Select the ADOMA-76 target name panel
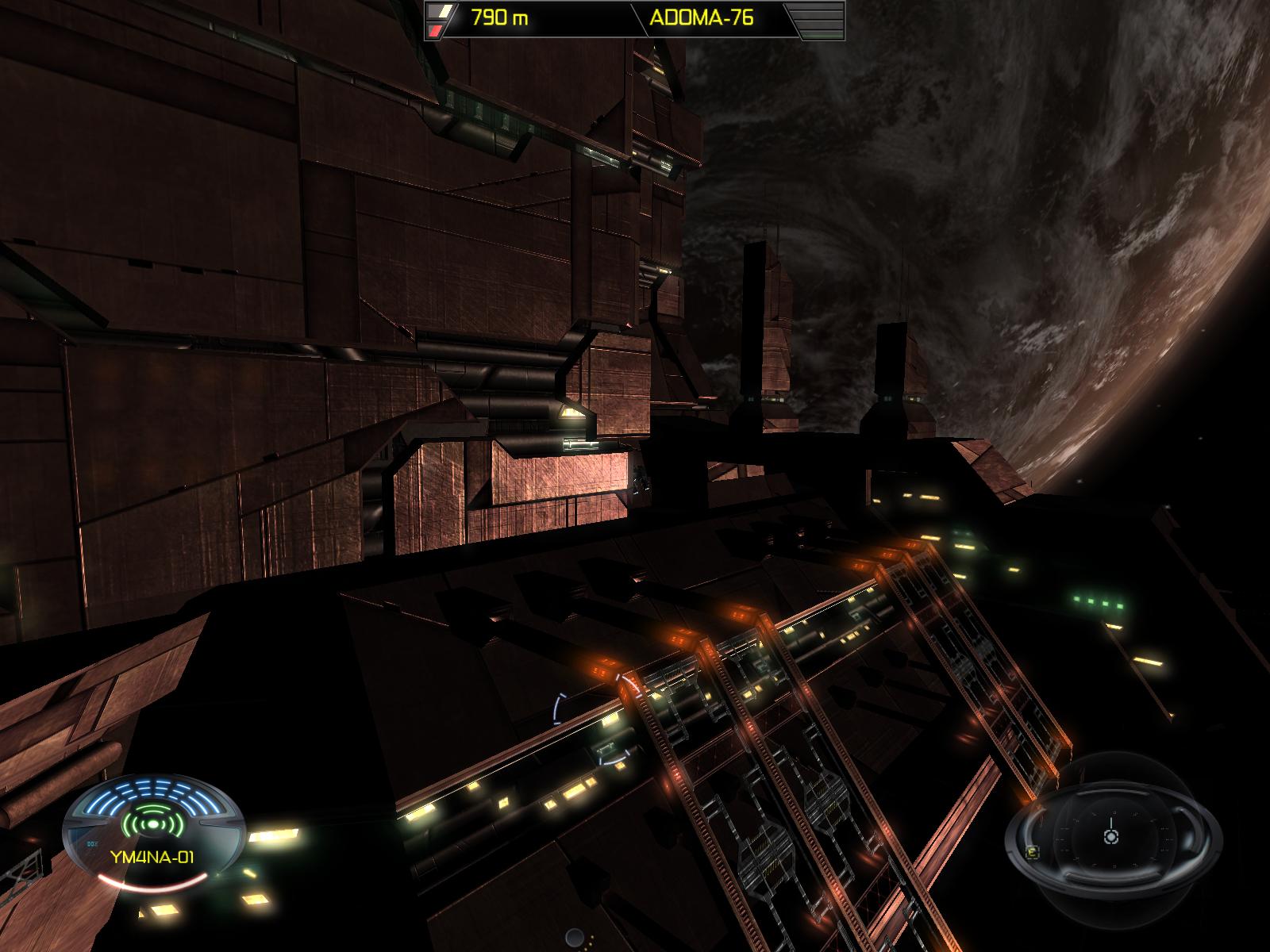The image size is (1270, 952). (x=702, y=18)
